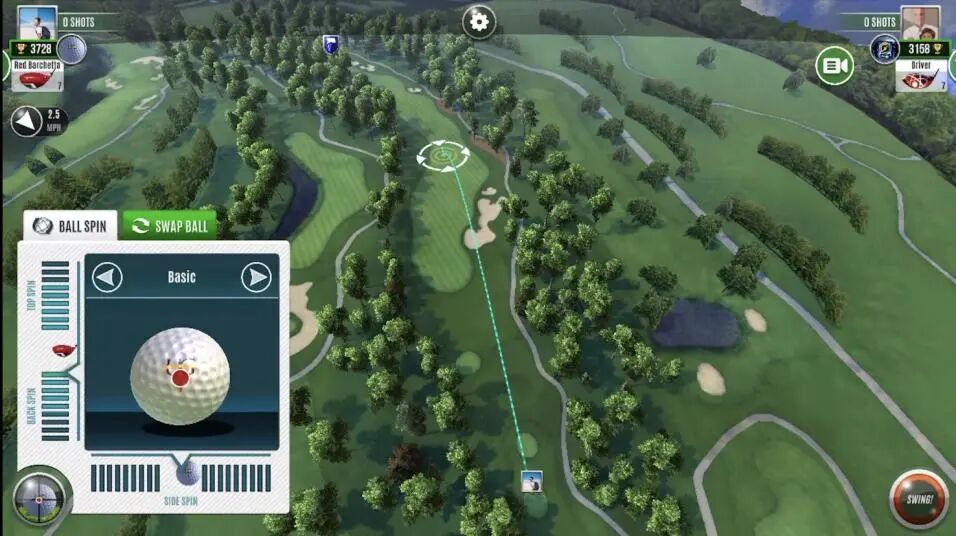
Task: Open your player avatar portrait
Action: point(38,22)
